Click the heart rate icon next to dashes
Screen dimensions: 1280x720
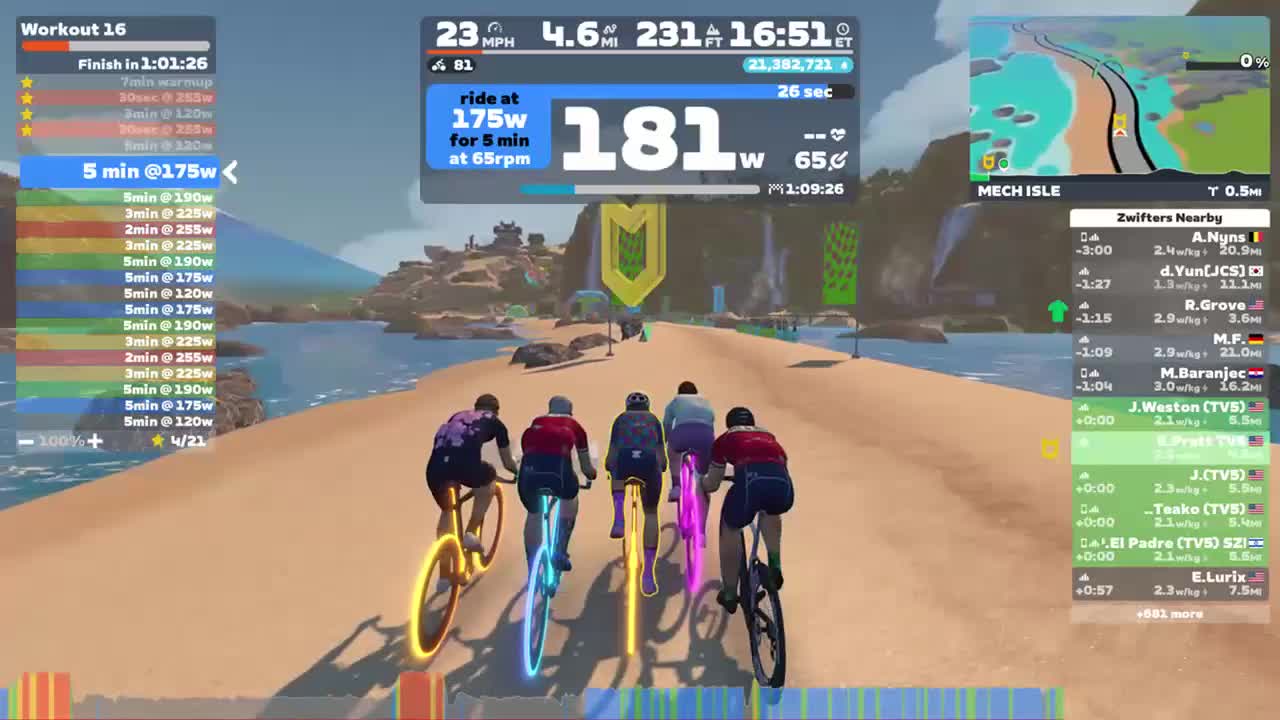click(838, 133)
